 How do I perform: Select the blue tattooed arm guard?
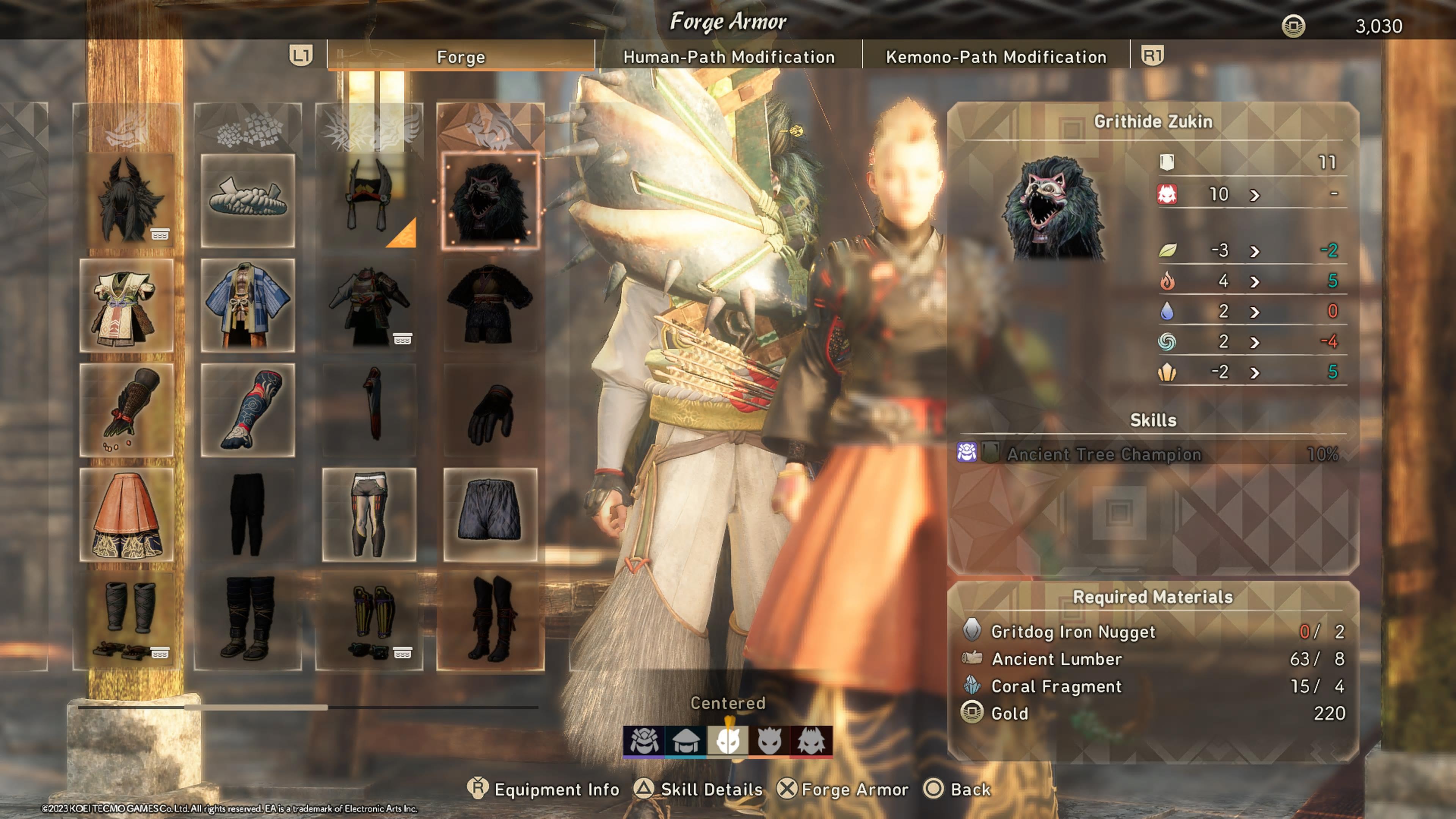(248, 410)
